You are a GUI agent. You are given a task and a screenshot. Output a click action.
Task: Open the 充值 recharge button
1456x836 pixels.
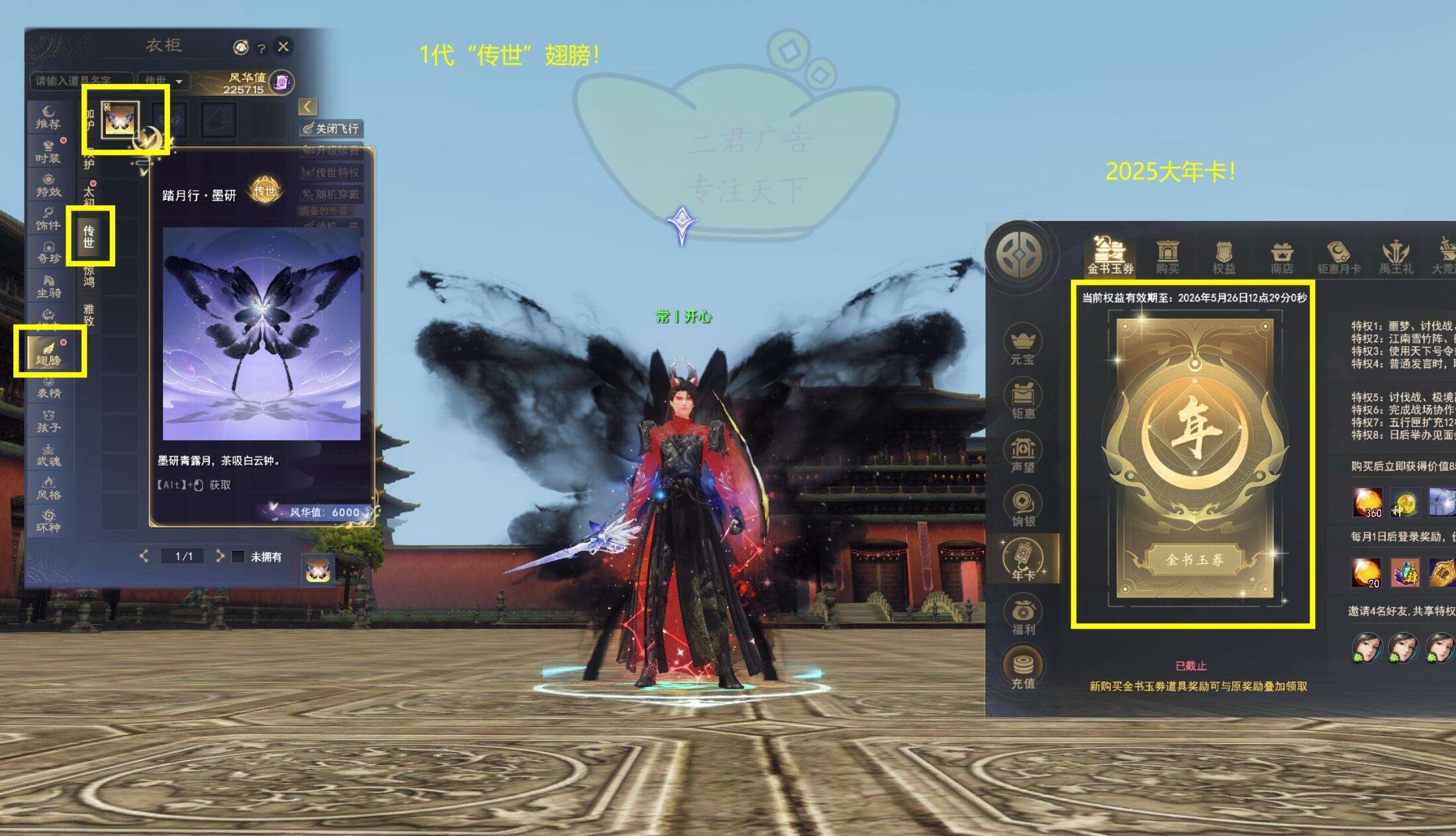click(x=1023, y=670)
